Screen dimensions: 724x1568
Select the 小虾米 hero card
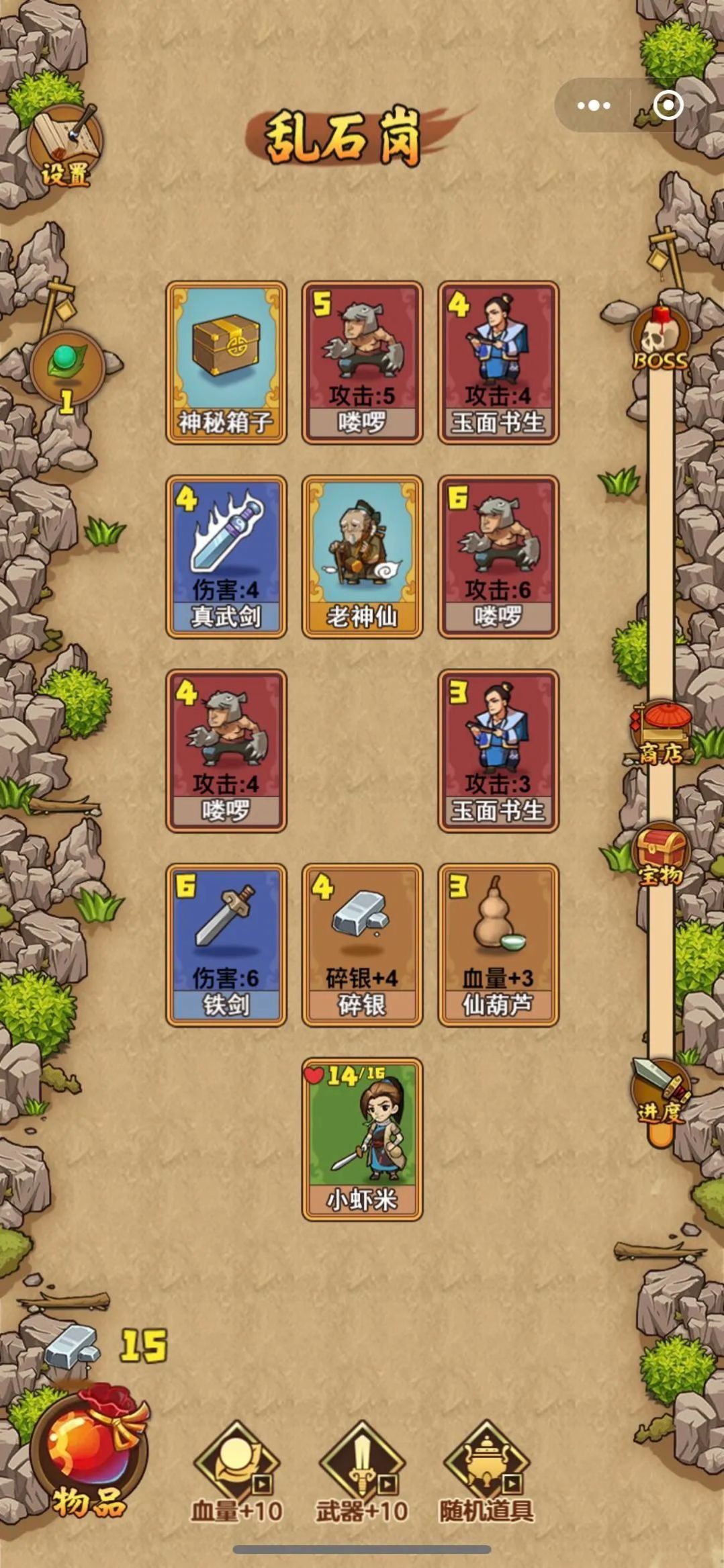click(x=362, y=1139)
